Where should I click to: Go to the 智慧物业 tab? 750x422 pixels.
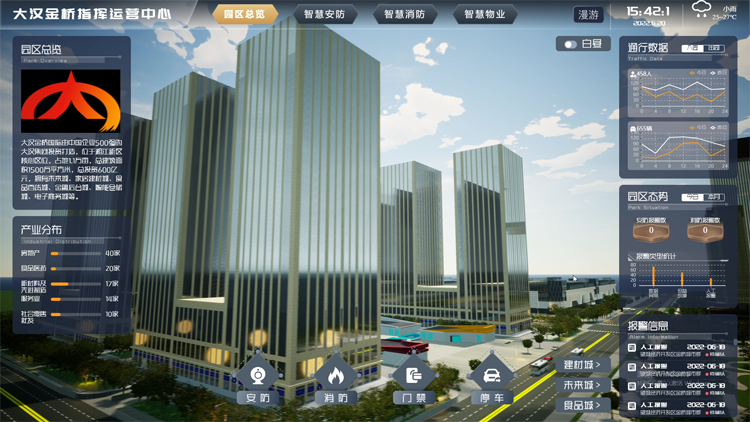(x=485, y=15)
